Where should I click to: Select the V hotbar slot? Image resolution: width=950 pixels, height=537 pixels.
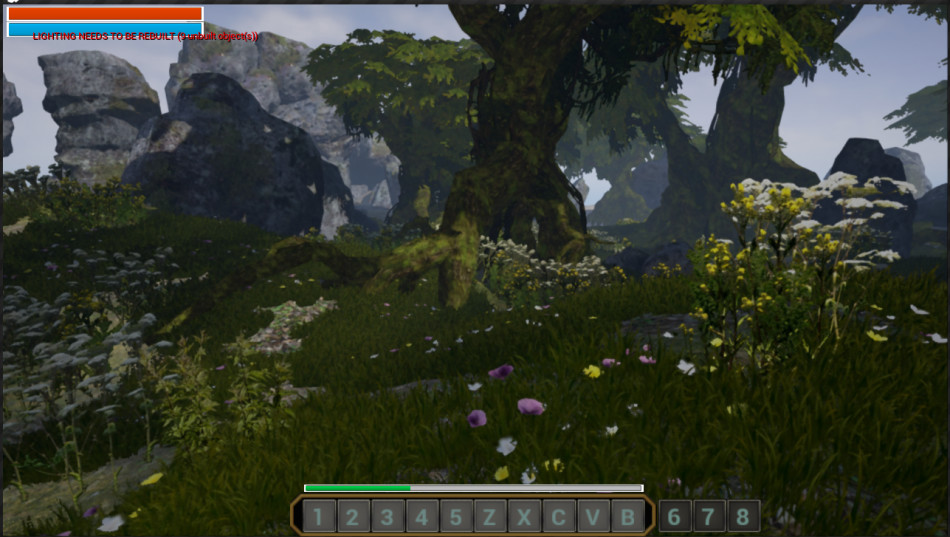(593, 517)
